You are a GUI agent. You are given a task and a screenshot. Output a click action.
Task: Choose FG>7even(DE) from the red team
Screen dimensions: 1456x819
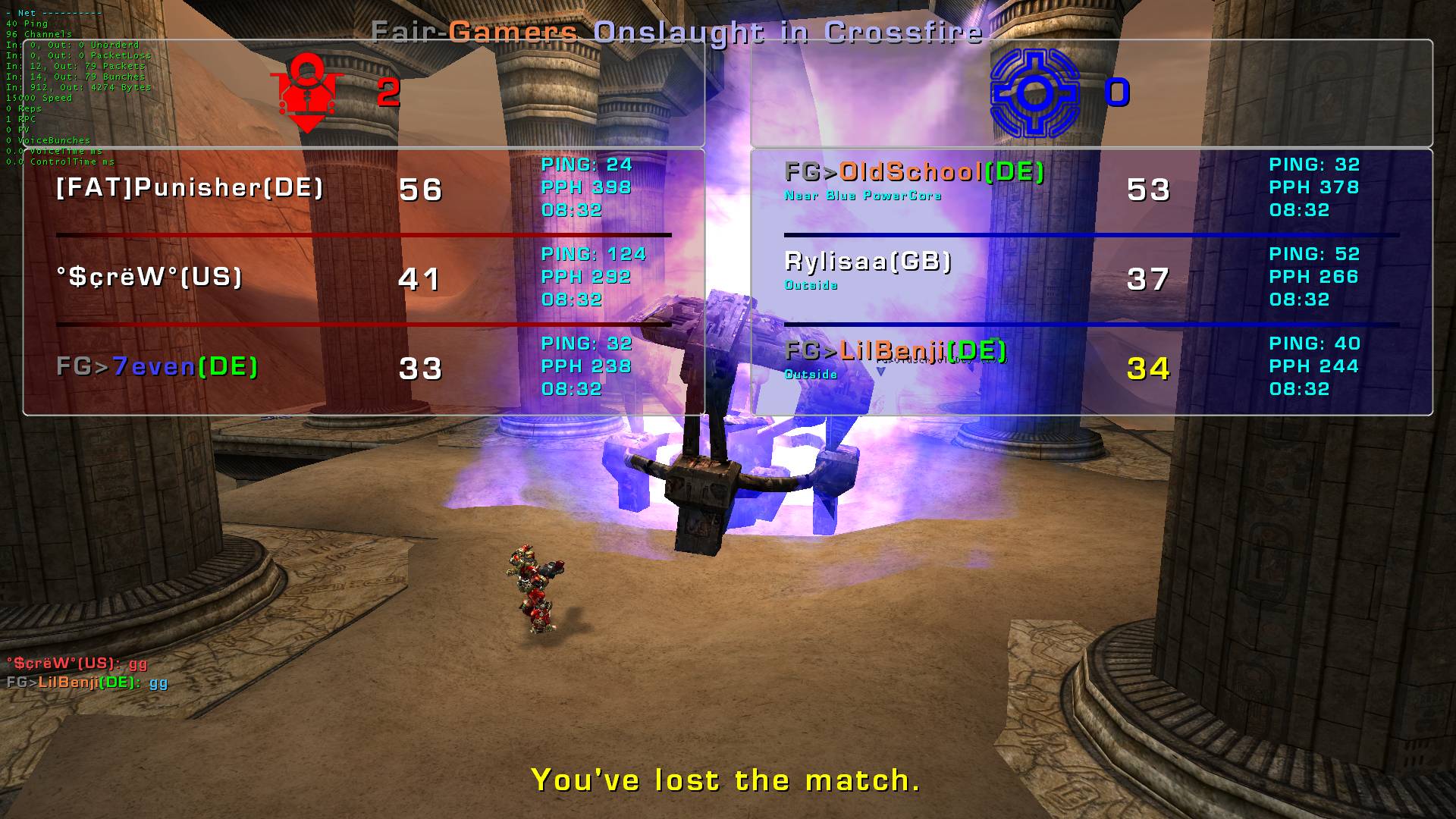point(157,367)
